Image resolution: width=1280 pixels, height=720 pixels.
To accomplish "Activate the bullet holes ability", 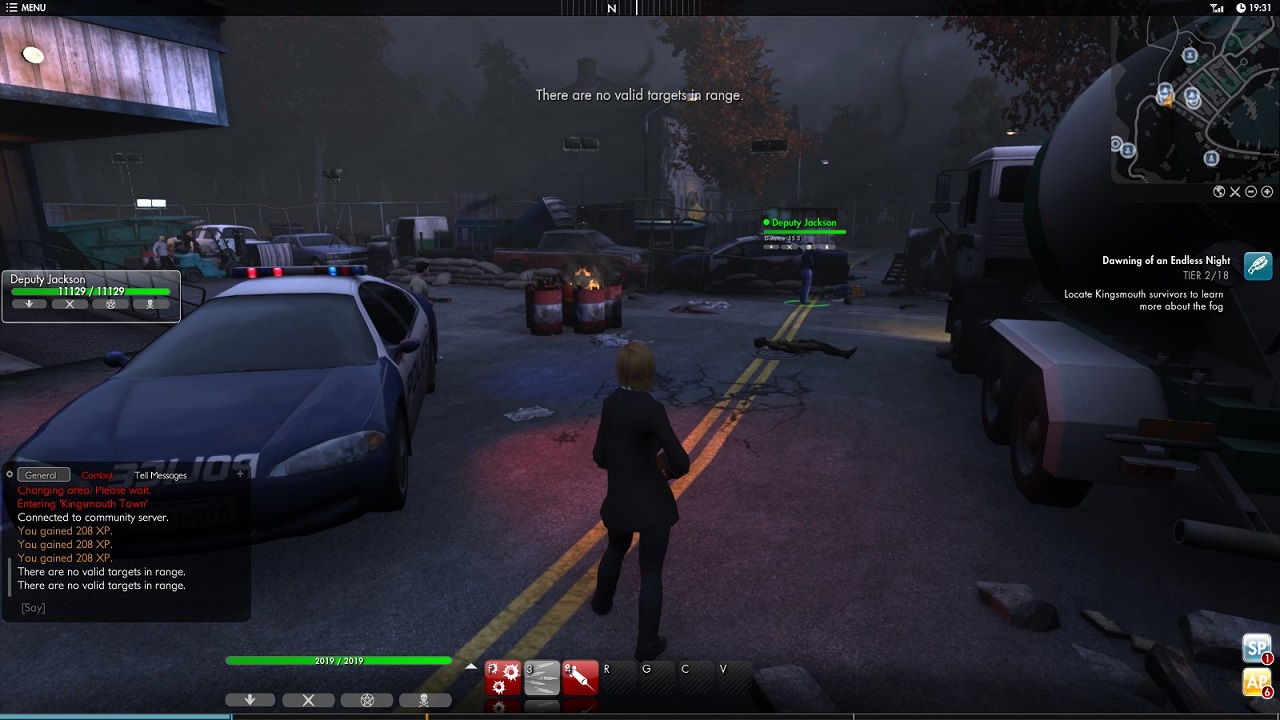I will (502, 677).
